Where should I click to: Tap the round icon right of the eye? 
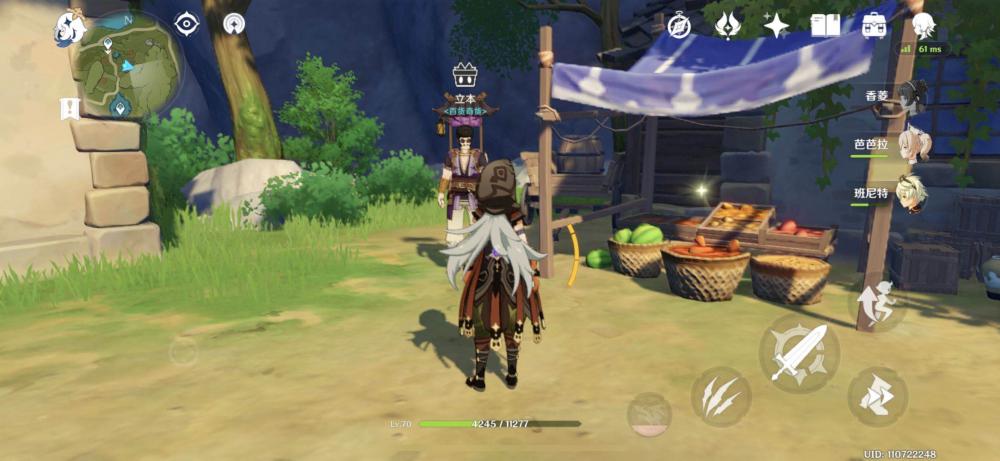pos(235,24)
